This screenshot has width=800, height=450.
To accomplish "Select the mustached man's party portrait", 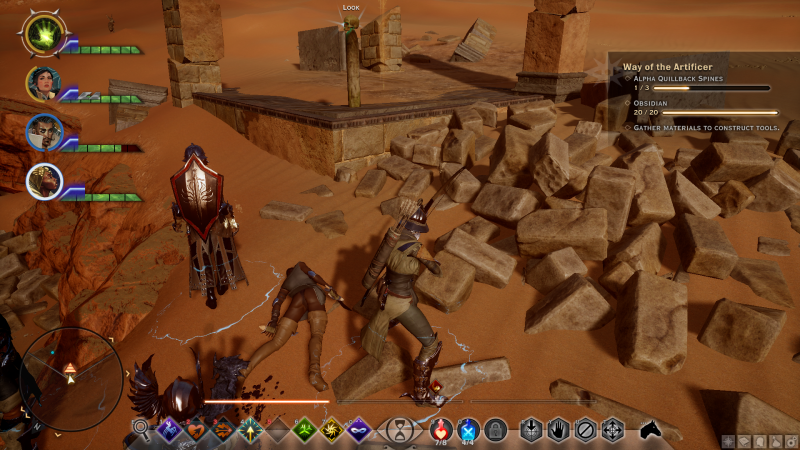I will pos(44,131).
